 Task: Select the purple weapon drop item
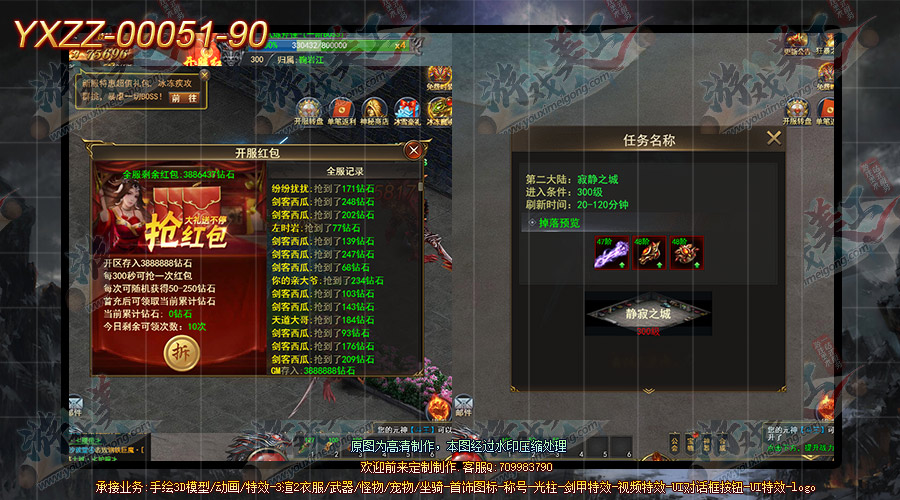(604, 253)
